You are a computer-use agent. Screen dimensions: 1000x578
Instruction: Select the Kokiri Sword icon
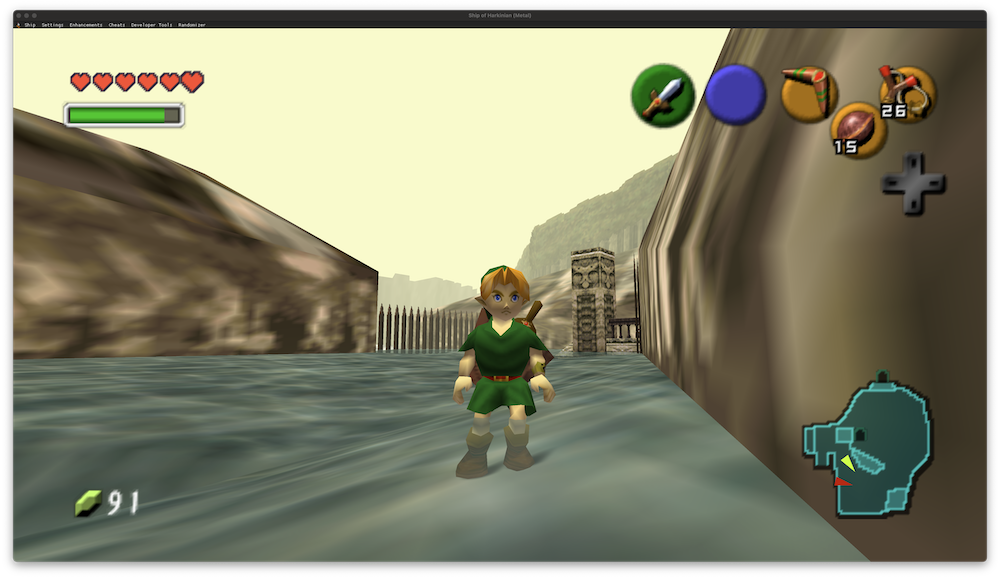pyautogui.click(x=662, y=95)
